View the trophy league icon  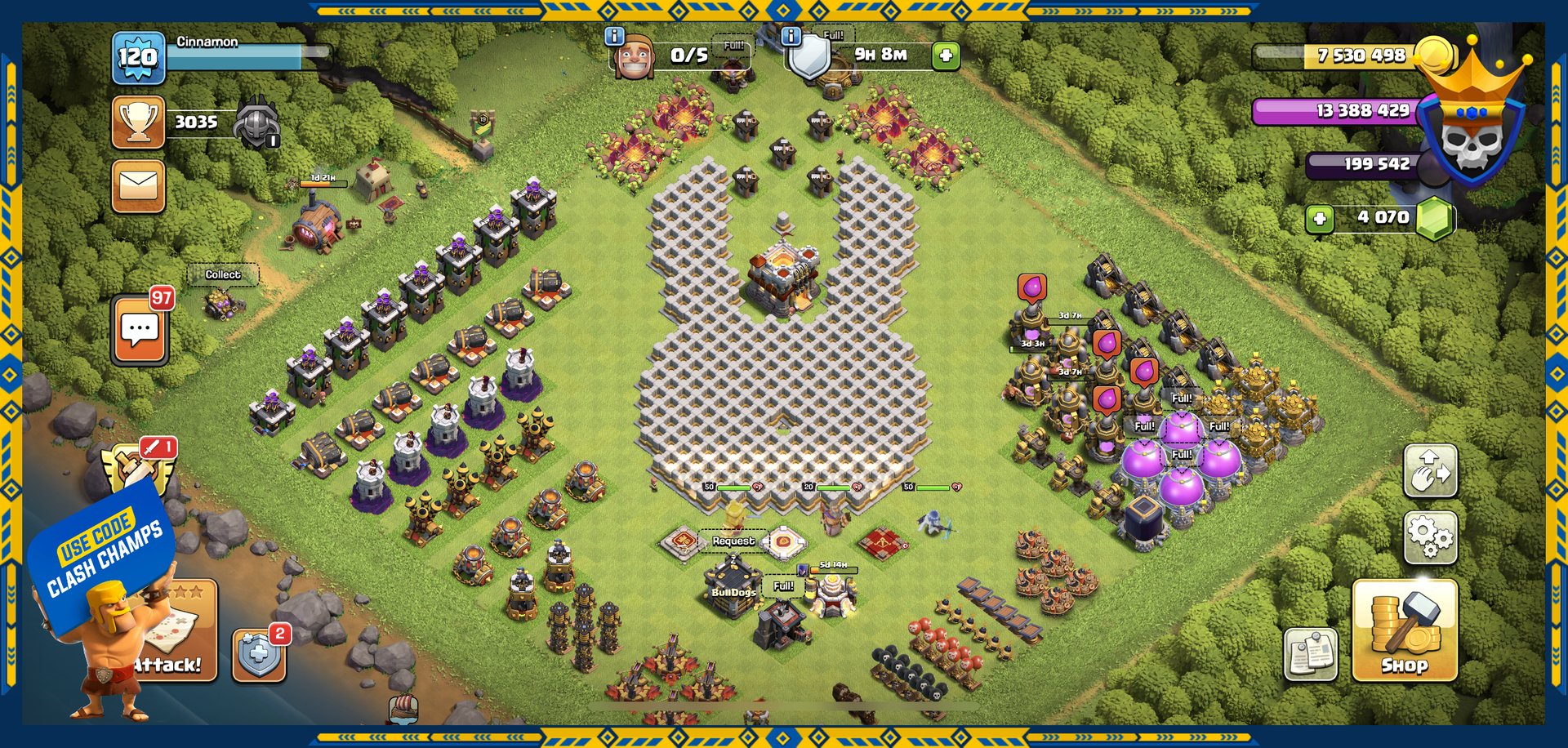[138, 122]
